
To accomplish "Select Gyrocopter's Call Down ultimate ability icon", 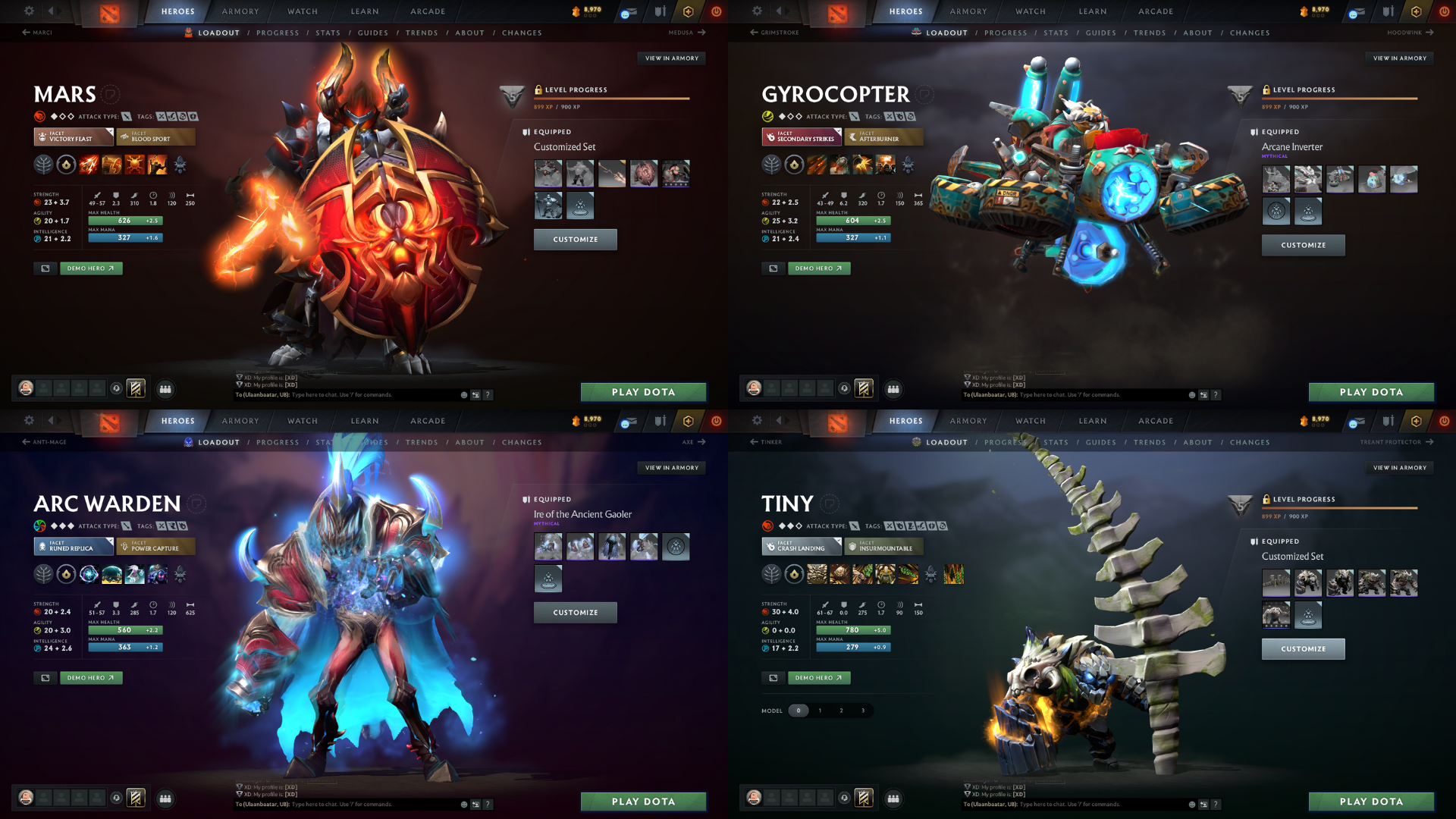I will (x=885, y=165).
